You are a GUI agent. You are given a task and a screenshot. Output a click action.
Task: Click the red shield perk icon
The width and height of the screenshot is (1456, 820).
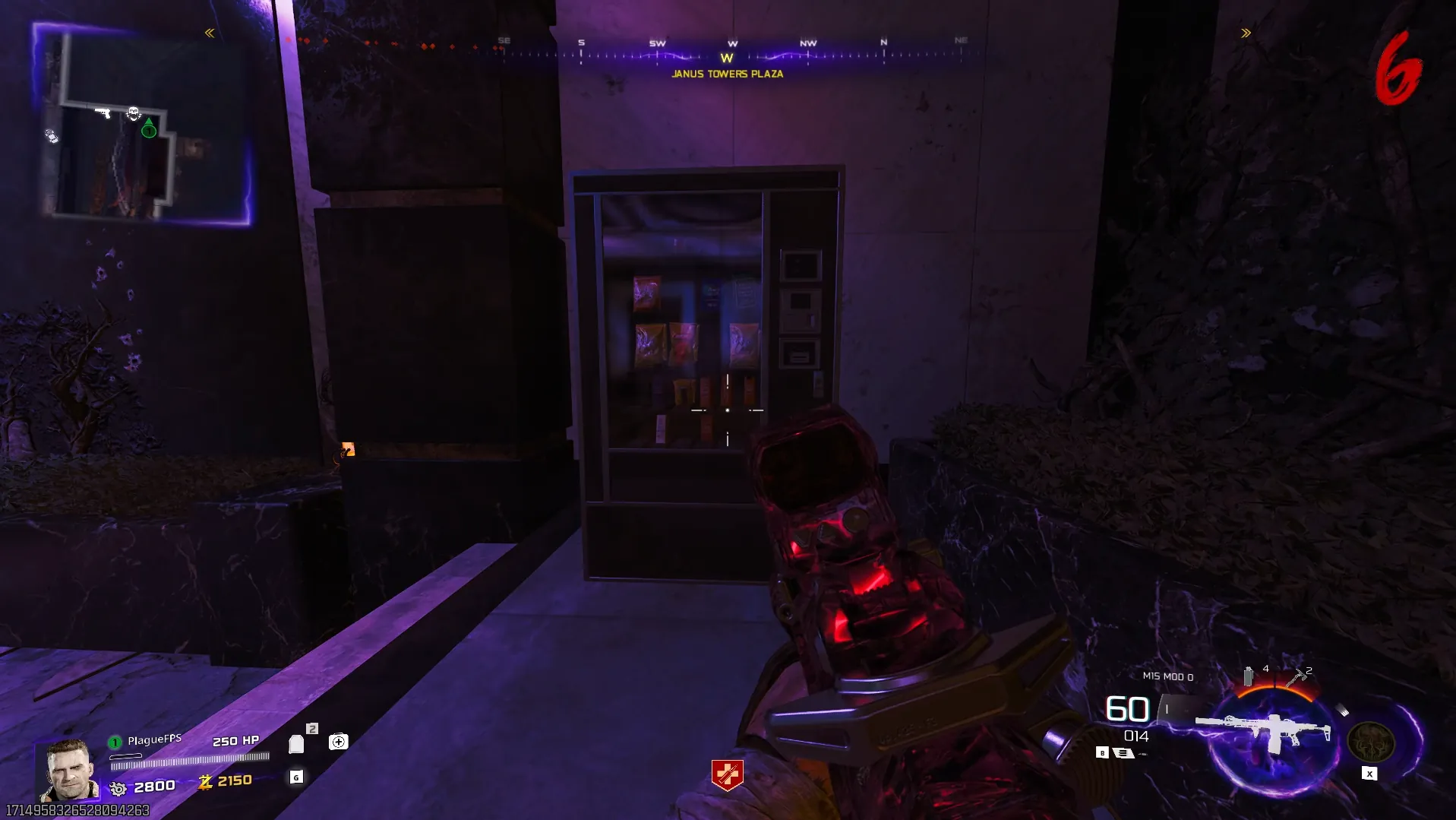[727, 774]
